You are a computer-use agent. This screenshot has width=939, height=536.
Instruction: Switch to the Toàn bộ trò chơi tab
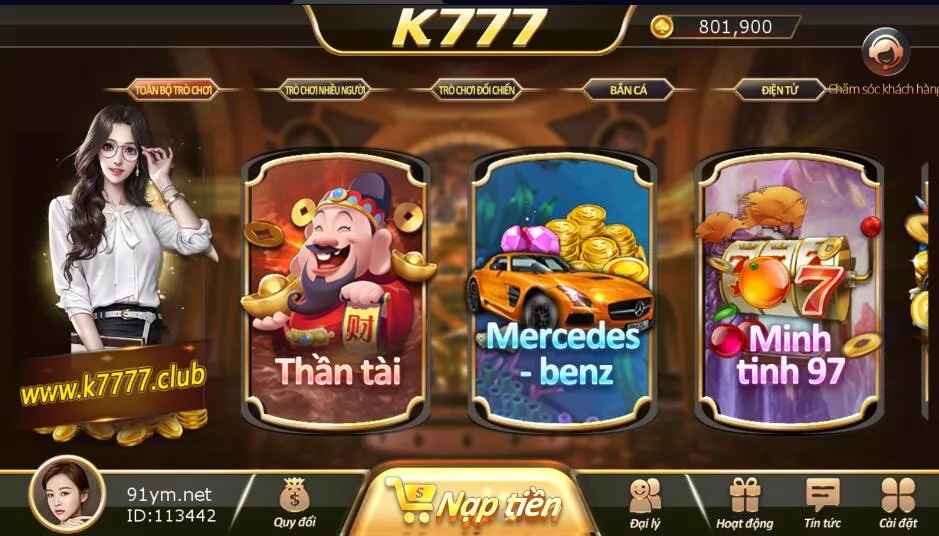174,90
